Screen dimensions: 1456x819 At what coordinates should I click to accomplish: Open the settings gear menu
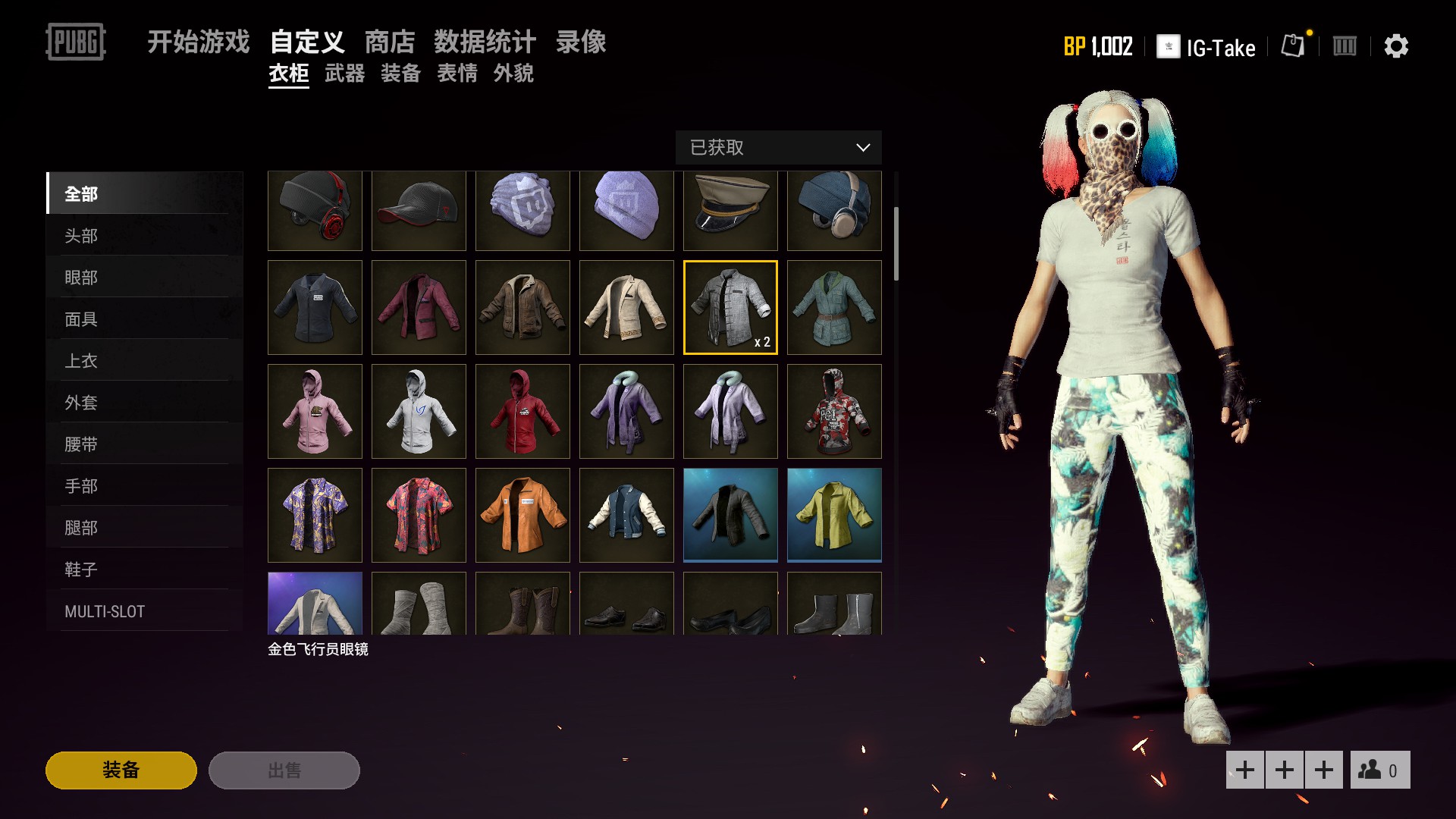tap(1398, 46)
